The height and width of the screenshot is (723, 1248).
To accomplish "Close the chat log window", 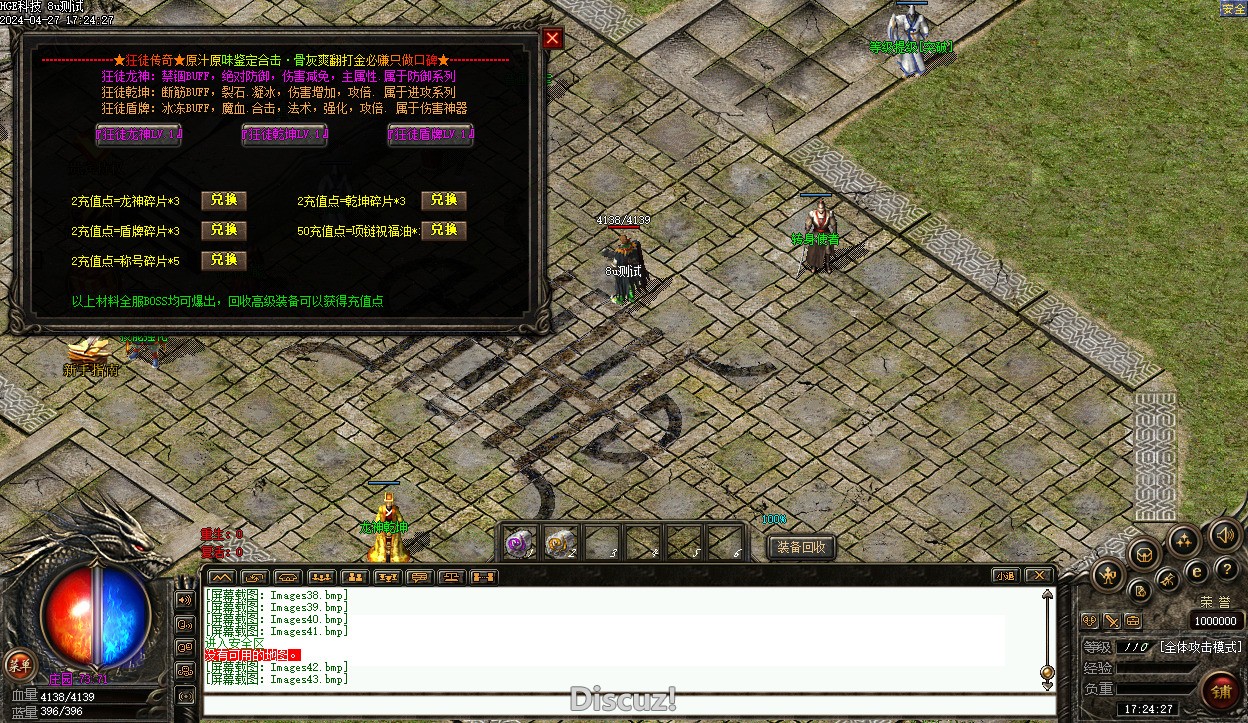I will tap(1039, 576).
